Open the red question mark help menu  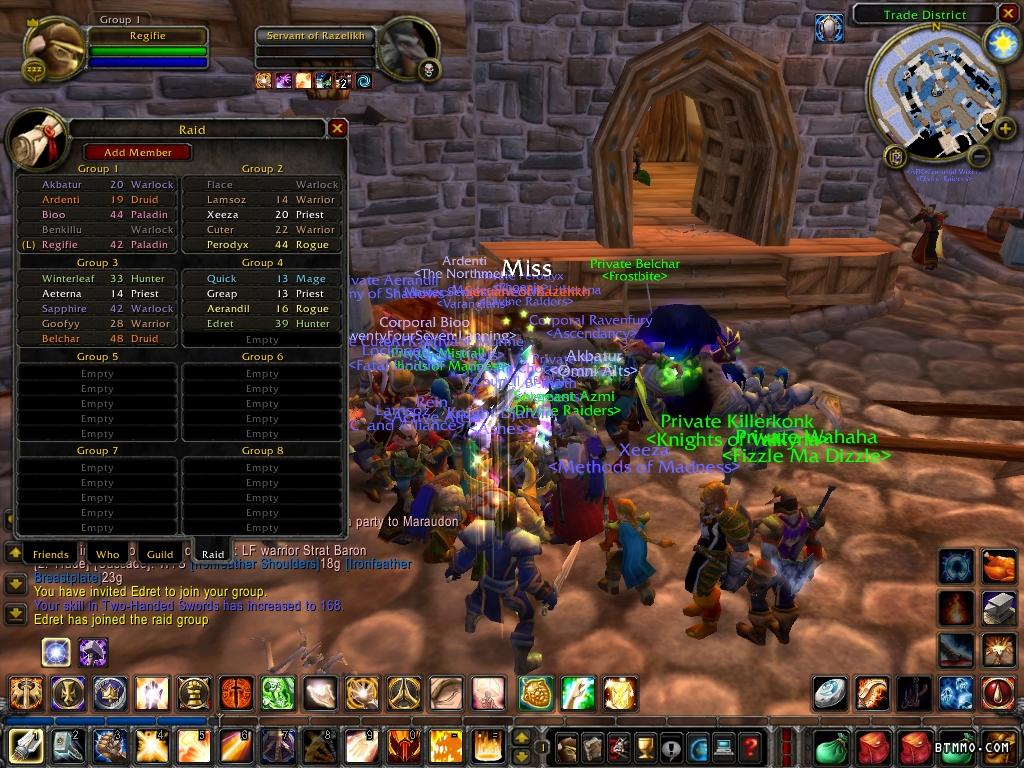pyautogui.click(x=749, y=746)
